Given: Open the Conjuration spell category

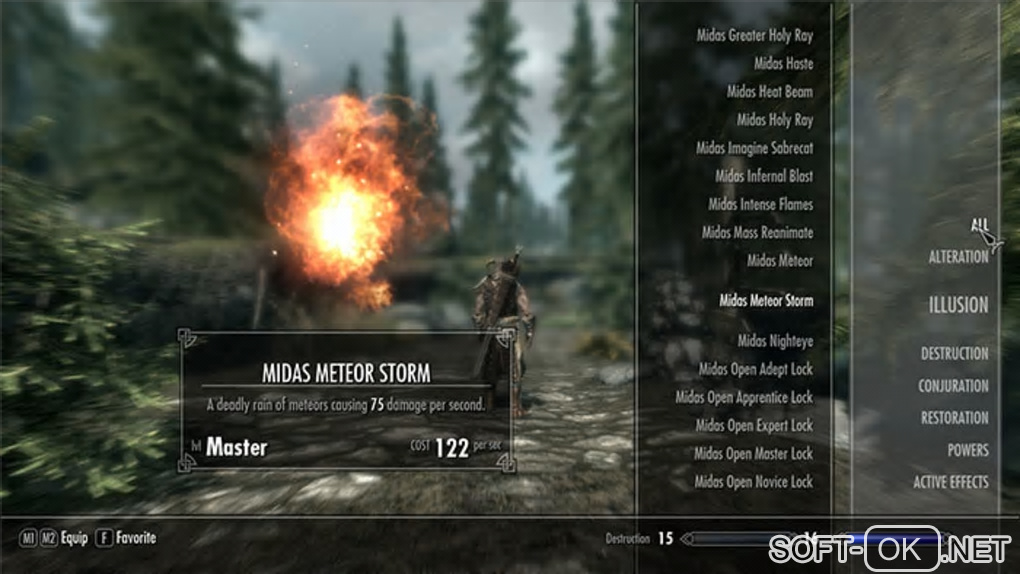Looking at the screenshot, I should (953, 386).
